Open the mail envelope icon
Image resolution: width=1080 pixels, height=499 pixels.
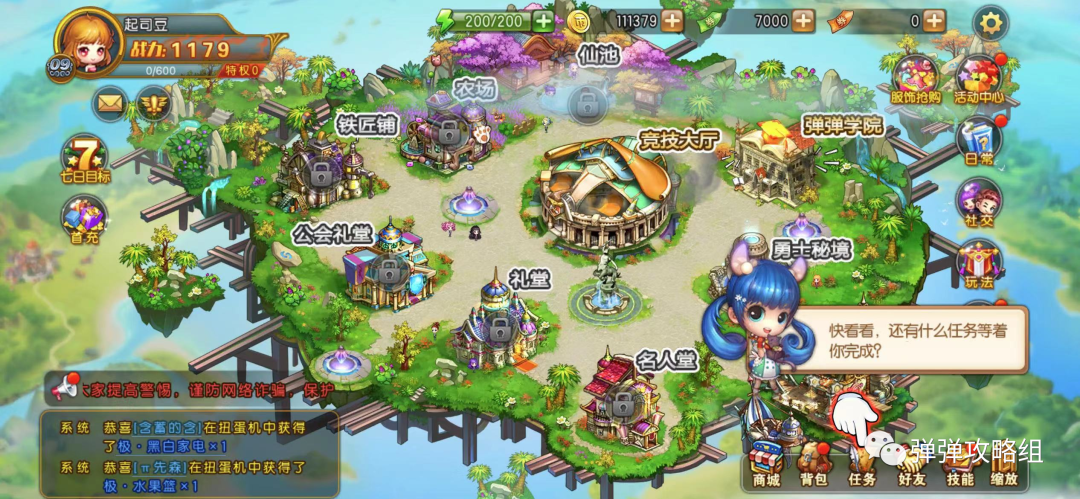pyautogui.click(x=109, y=102)
